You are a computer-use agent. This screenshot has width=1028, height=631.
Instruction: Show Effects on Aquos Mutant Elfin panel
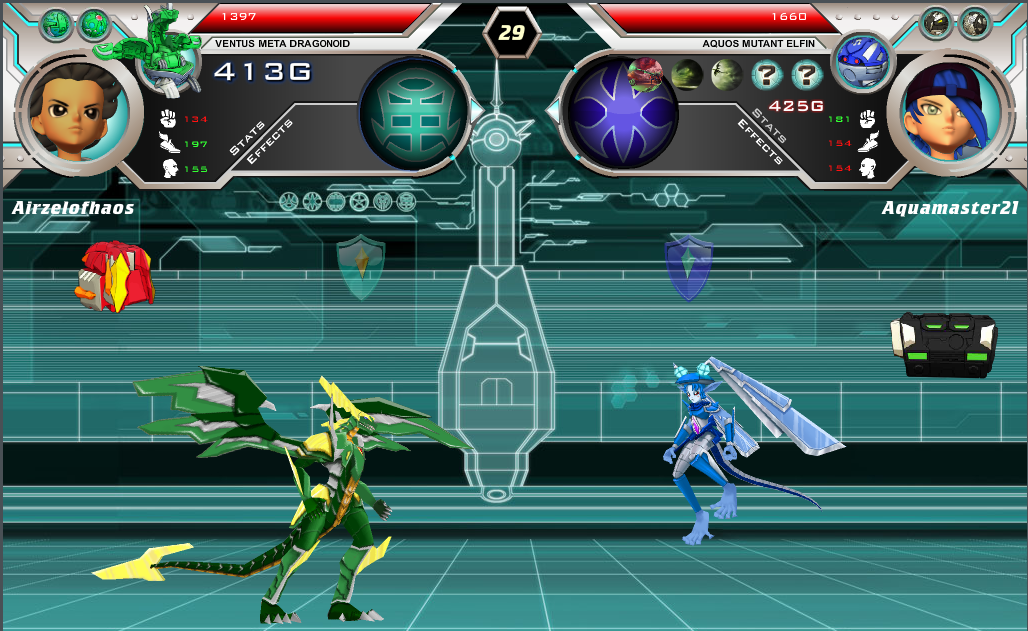pyautogui.click(x=758, y=142)
